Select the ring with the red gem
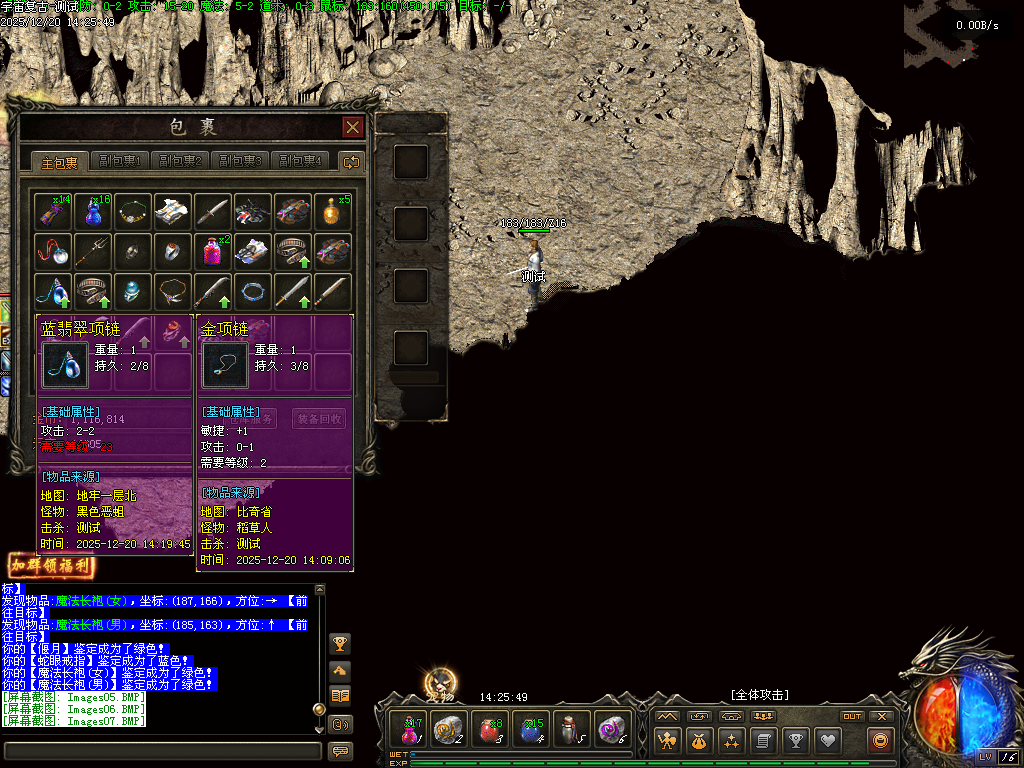1024x768 pixels. click(173, 250)
